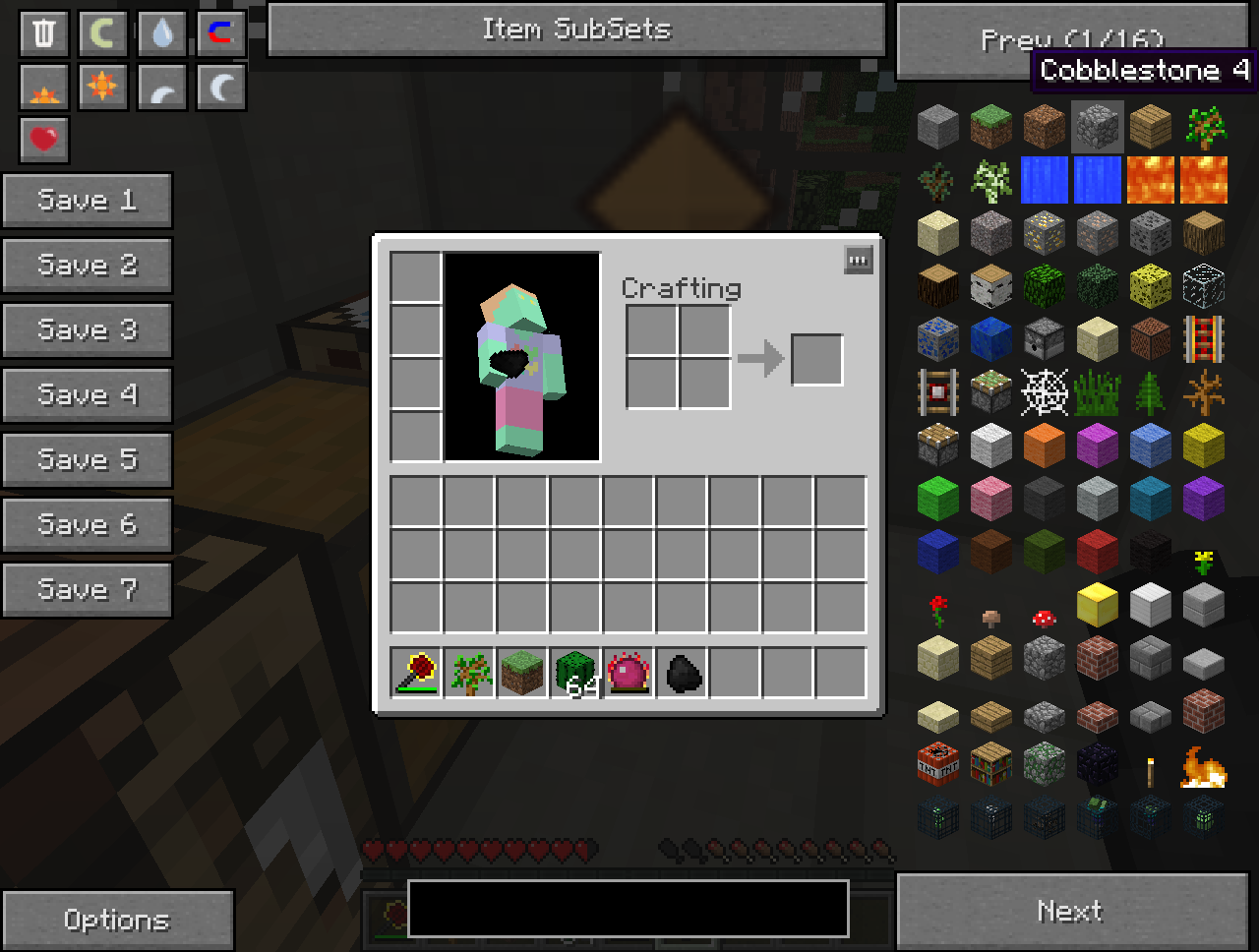Activate the red-blue magnet mode icon

pos(221,33)
